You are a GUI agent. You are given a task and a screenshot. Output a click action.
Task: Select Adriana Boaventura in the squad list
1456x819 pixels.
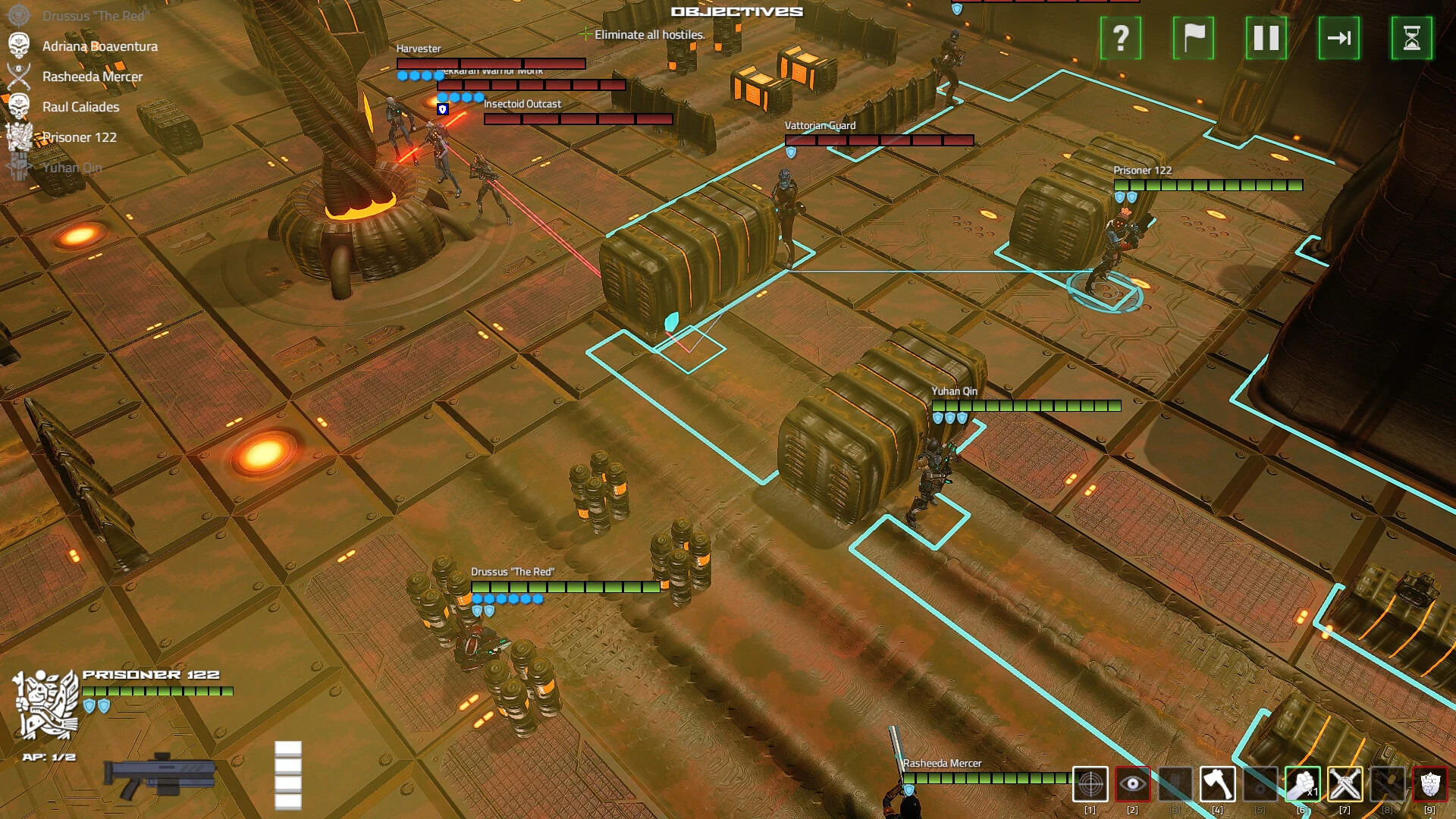point(99,46)
